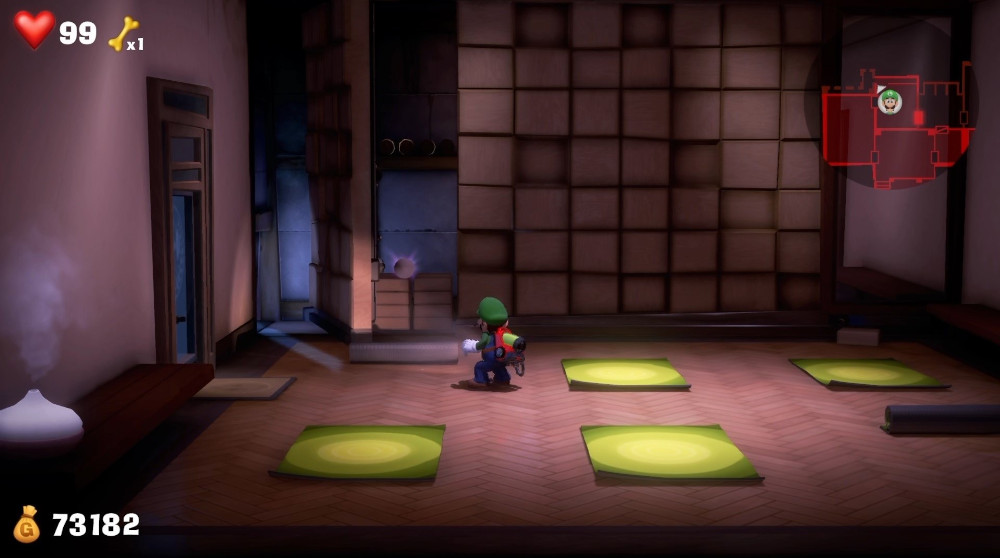
Task: Click the gold money bag icon
Action: 27,524
